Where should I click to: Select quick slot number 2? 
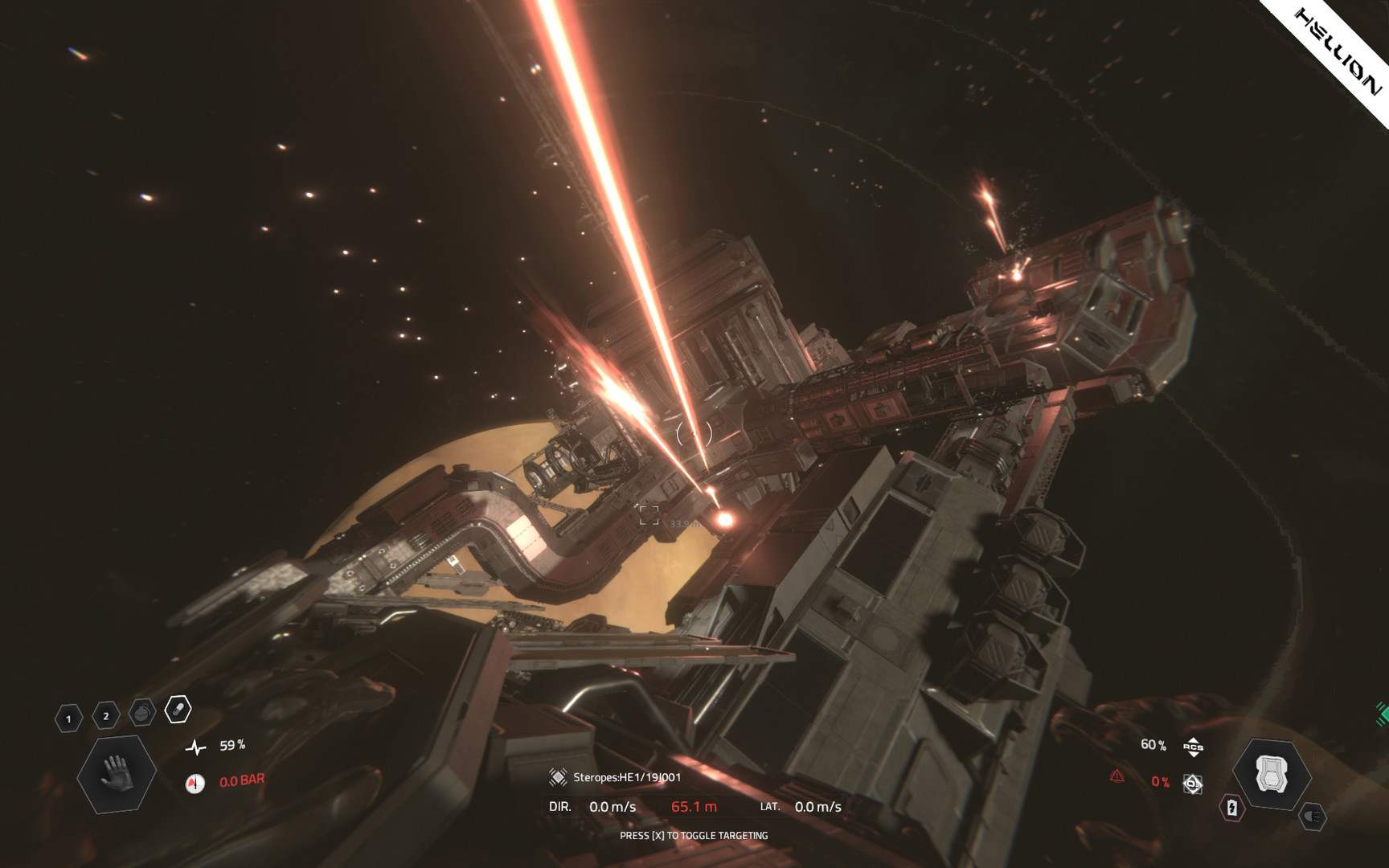105,716
